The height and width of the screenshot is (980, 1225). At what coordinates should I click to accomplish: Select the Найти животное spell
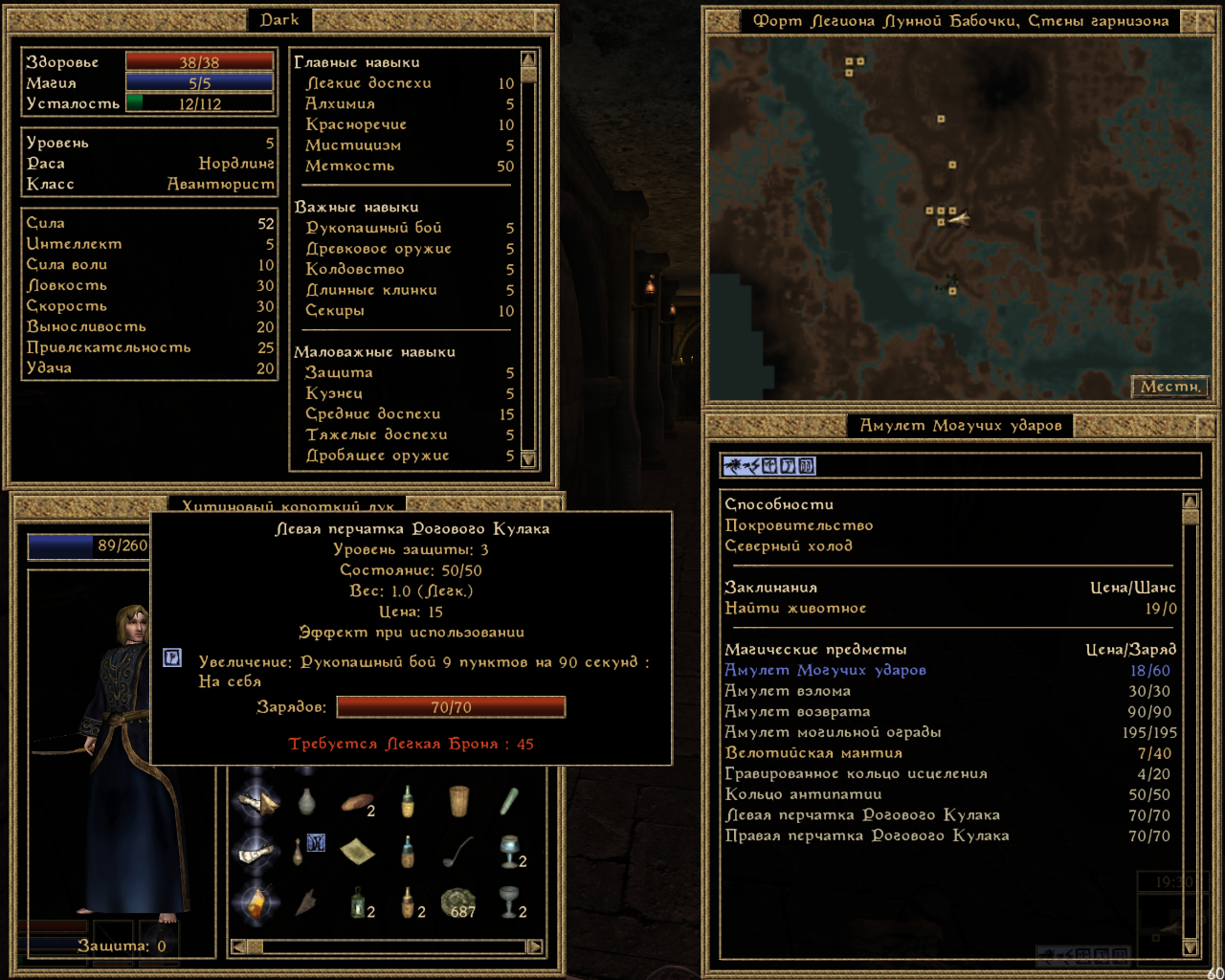click(795, 609)
